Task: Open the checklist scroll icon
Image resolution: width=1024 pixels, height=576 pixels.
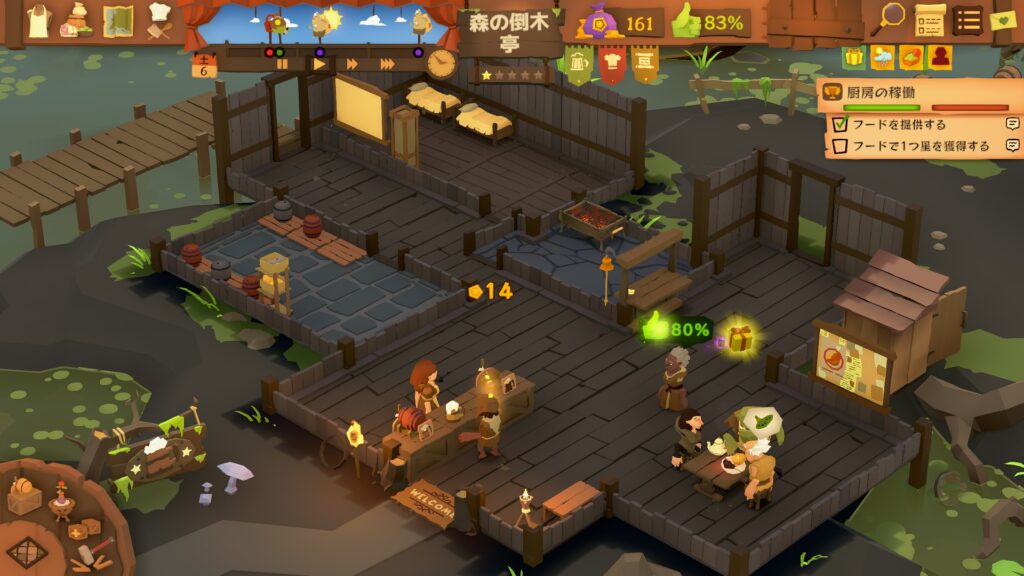Action: (930, 19)
